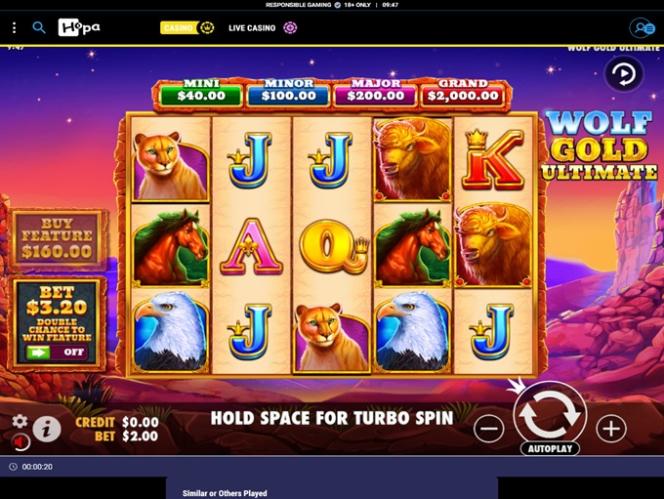This screenshot has height=499, width=664.
Task: Open the three-dot site menu
Action: tap(14, 28)
